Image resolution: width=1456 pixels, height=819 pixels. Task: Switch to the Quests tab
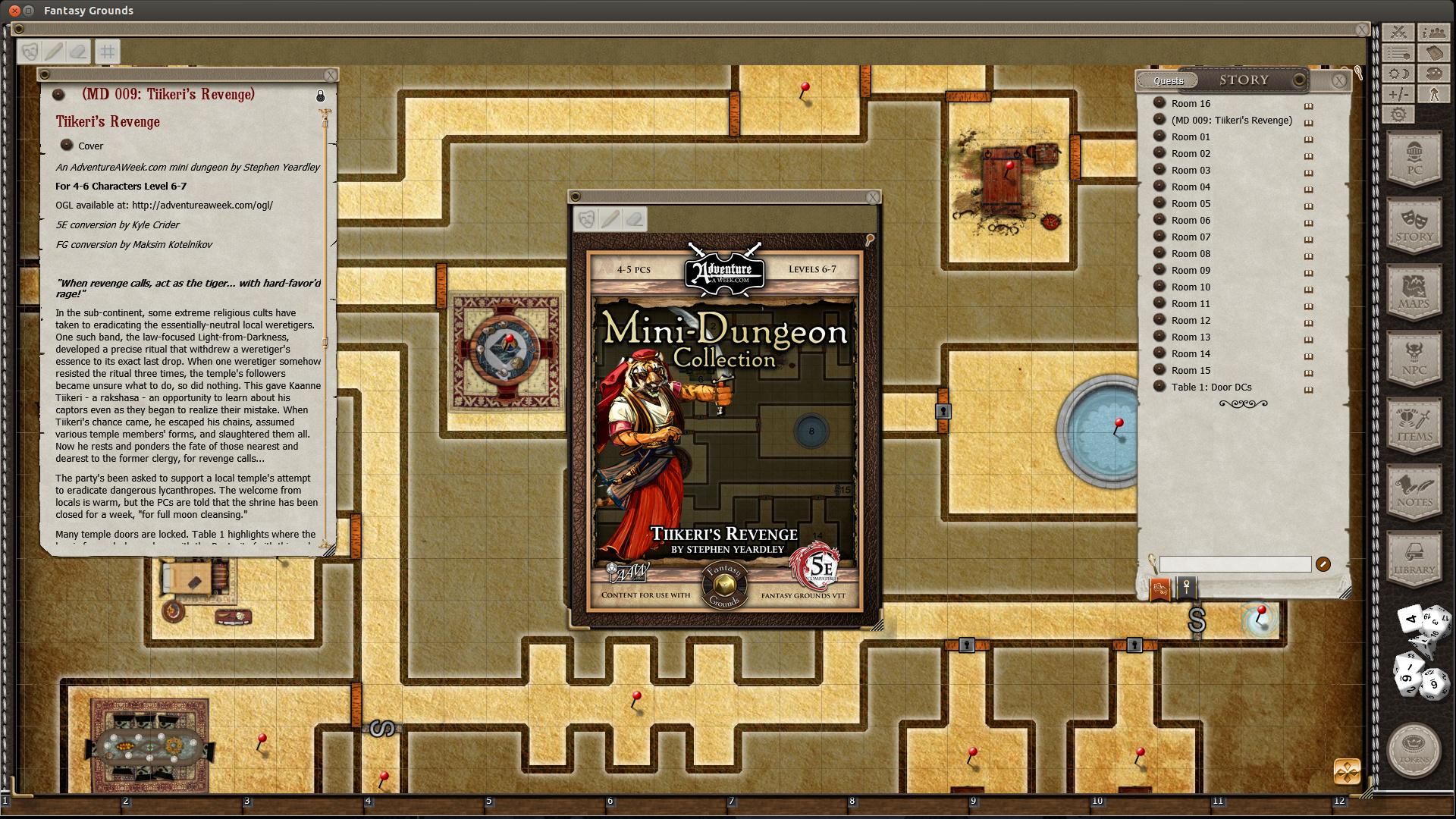(x=1168, y=81)
